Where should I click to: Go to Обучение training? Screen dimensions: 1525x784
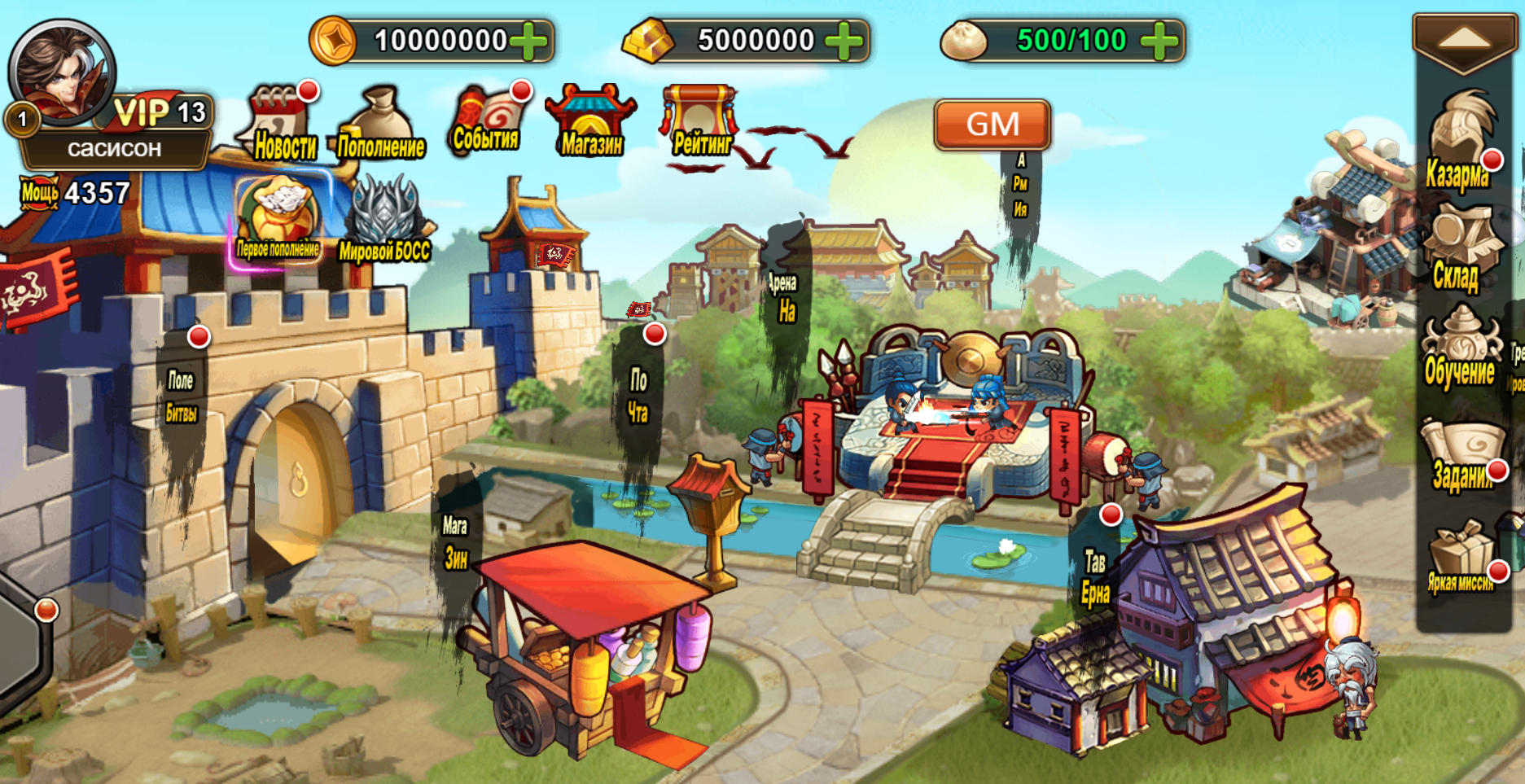[1460, 348]
